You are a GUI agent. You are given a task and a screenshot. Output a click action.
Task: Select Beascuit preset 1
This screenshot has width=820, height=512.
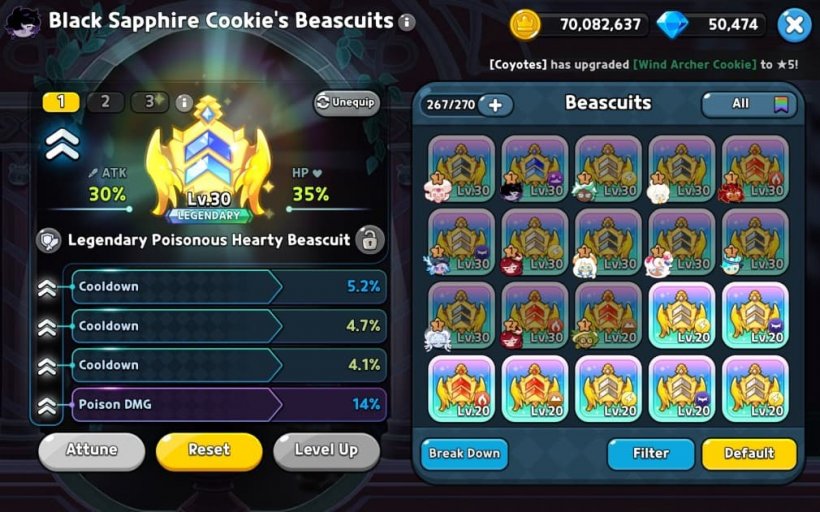tap(61, 102)
